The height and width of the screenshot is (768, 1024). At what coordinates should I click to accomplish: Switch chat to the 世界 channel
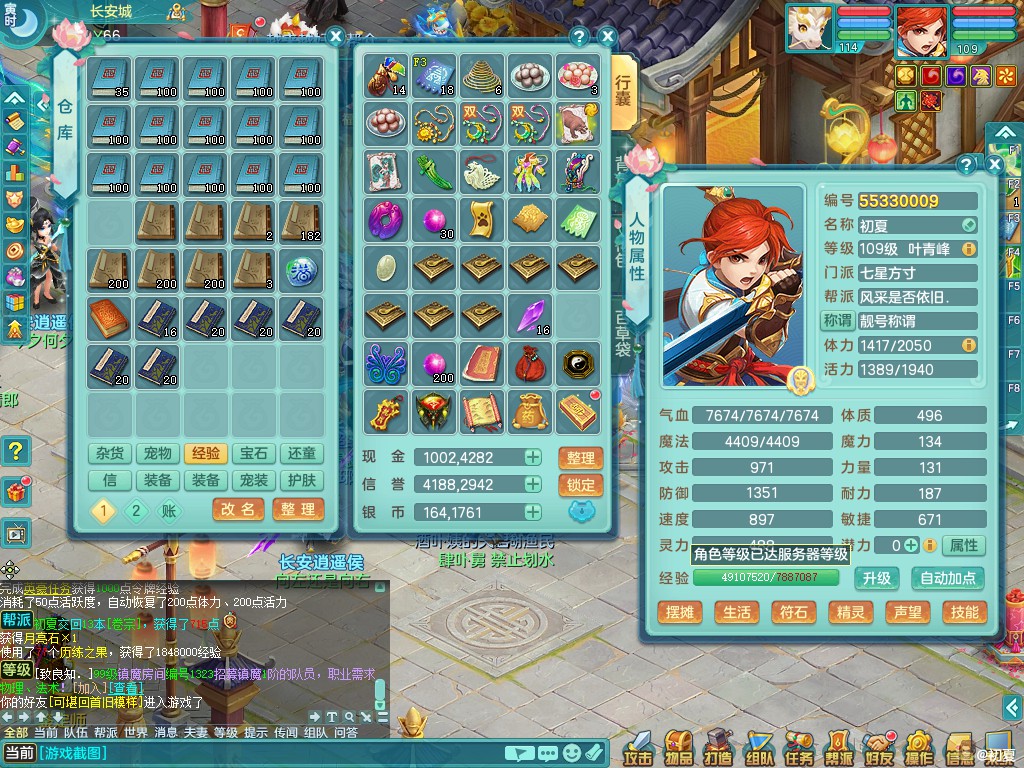[x=135, y=732]
